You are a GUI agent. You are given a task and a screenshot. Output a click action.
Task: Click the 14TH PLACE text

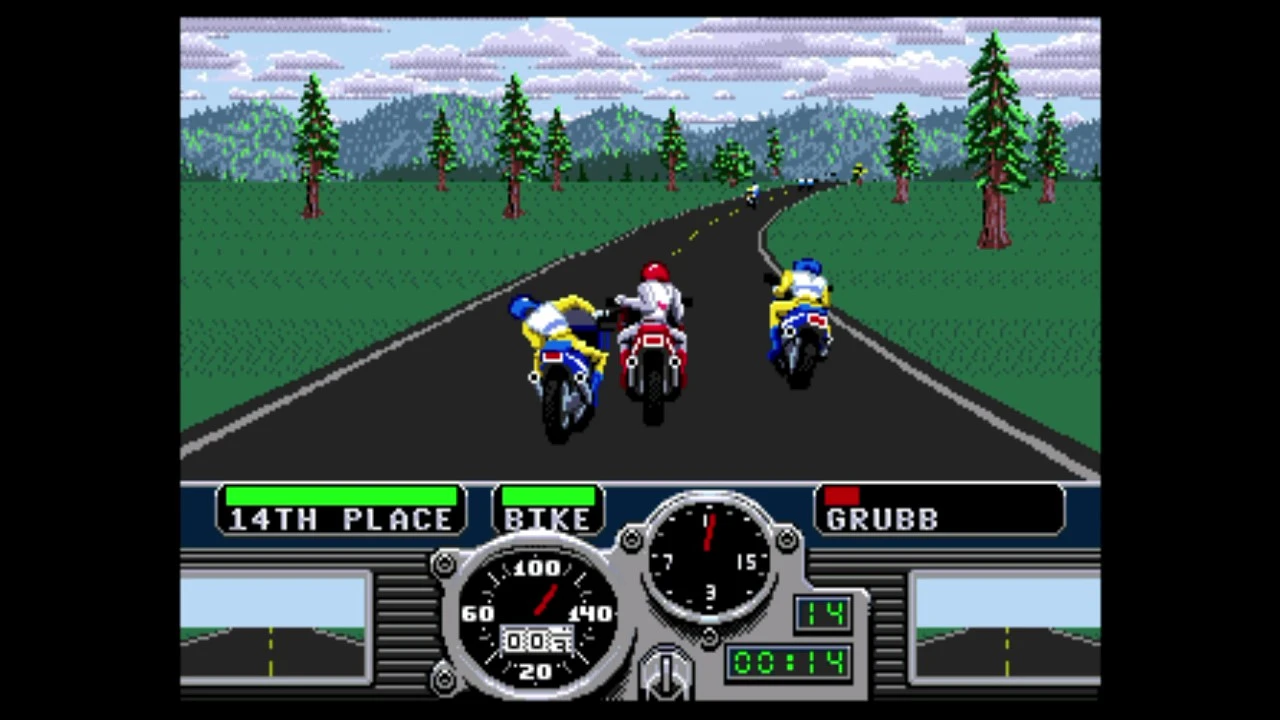[x=340, y=519]
